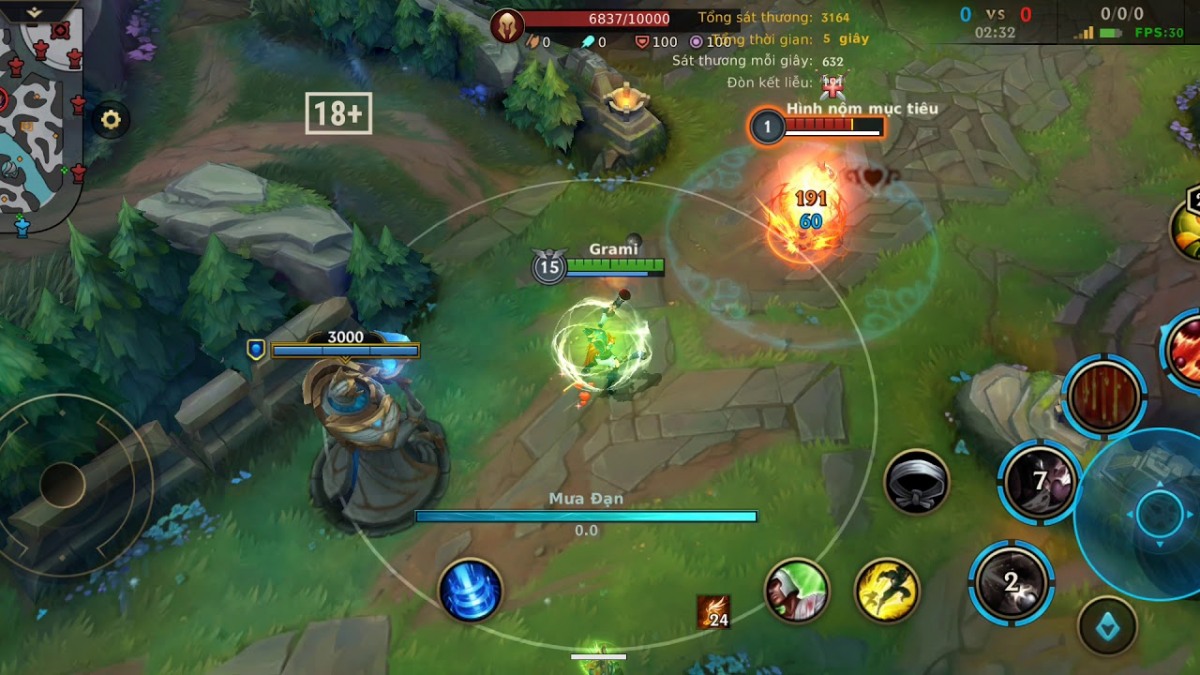Tap the blue ward trinket button
This screenshot has width=1200, height=675.
pyautogui.click(x=1107, y=626)
